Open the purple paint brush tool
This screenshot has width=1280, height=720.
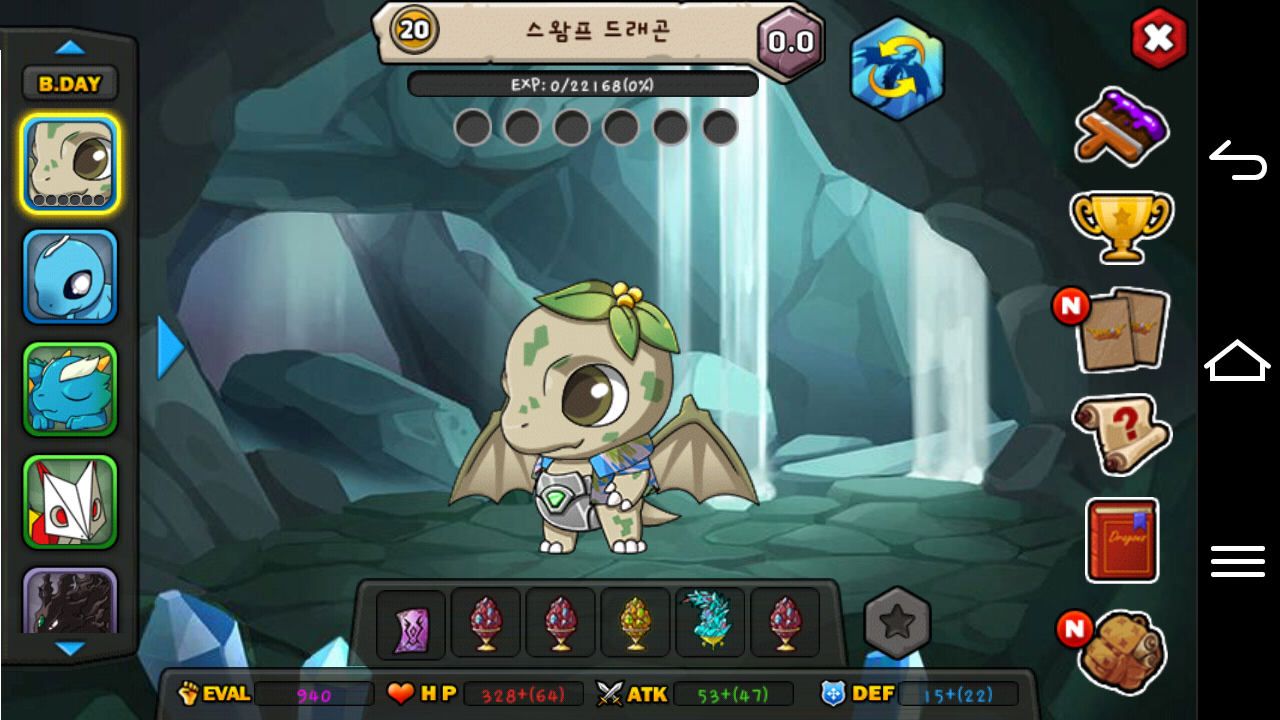[x=1122, y=126]
